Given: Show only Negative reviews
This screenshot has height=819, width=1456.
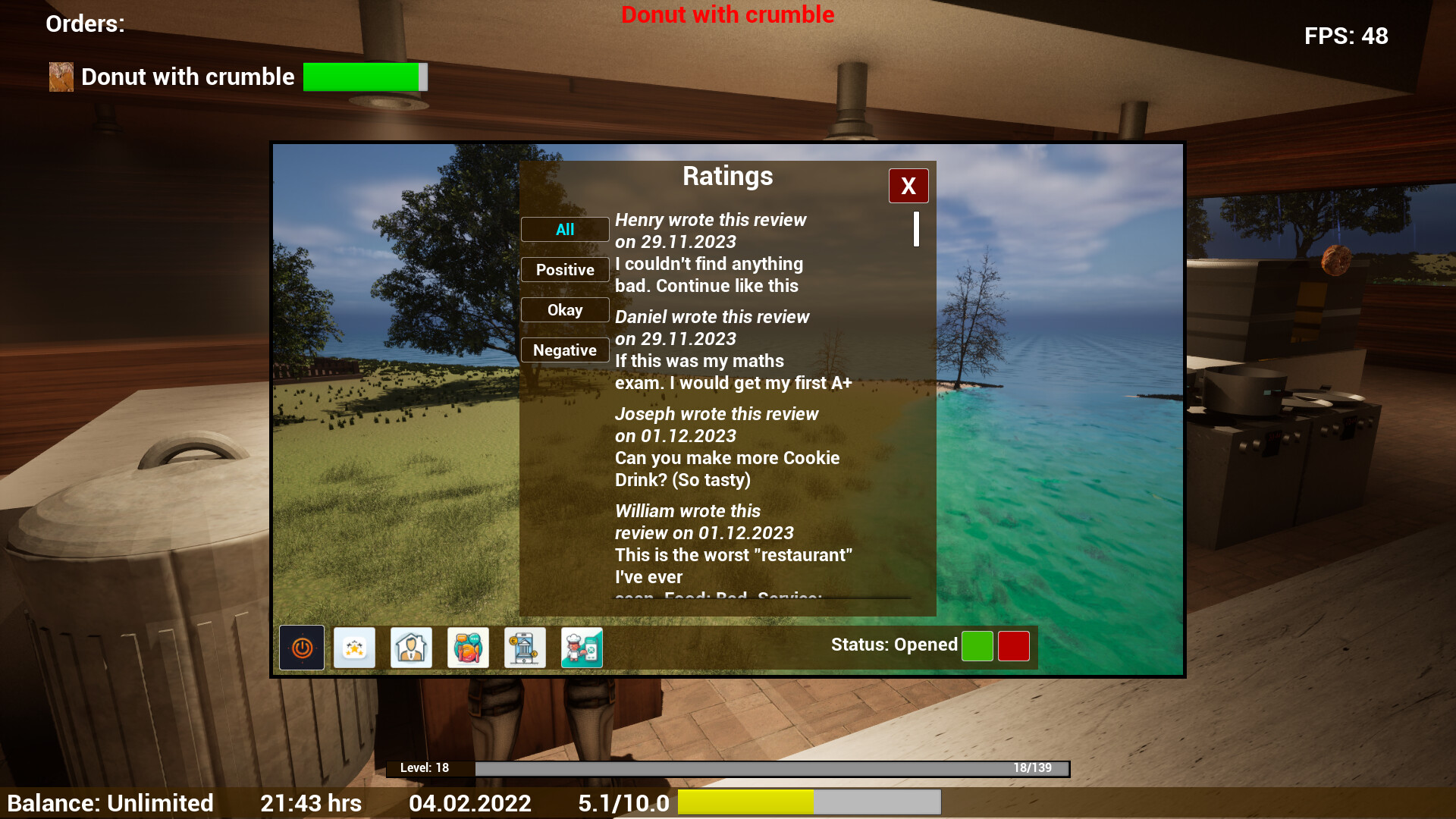Looking at the screenshot, I should point(564,350).
